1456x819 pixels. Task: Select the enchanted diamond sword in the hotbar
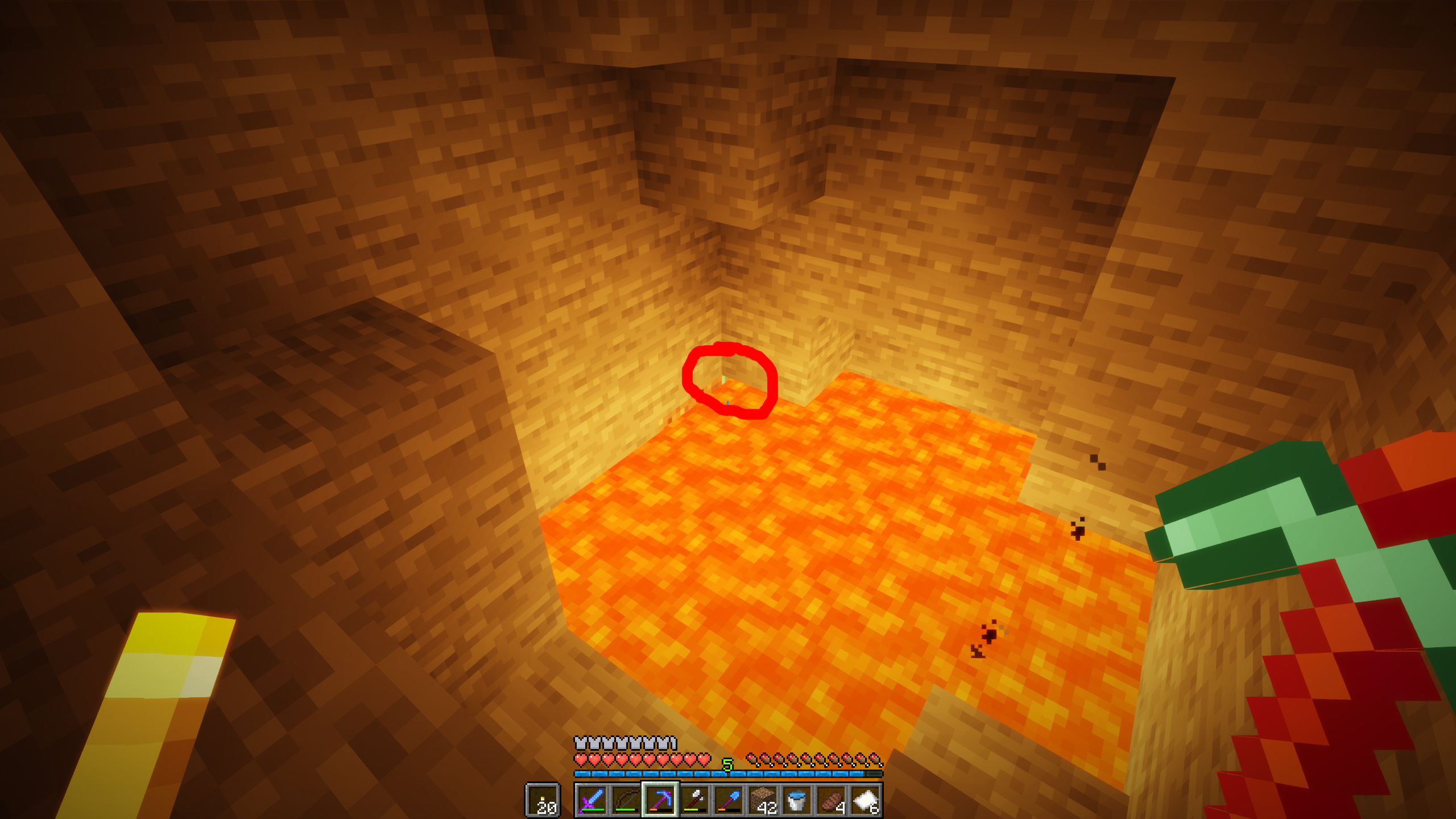point(593,801)
